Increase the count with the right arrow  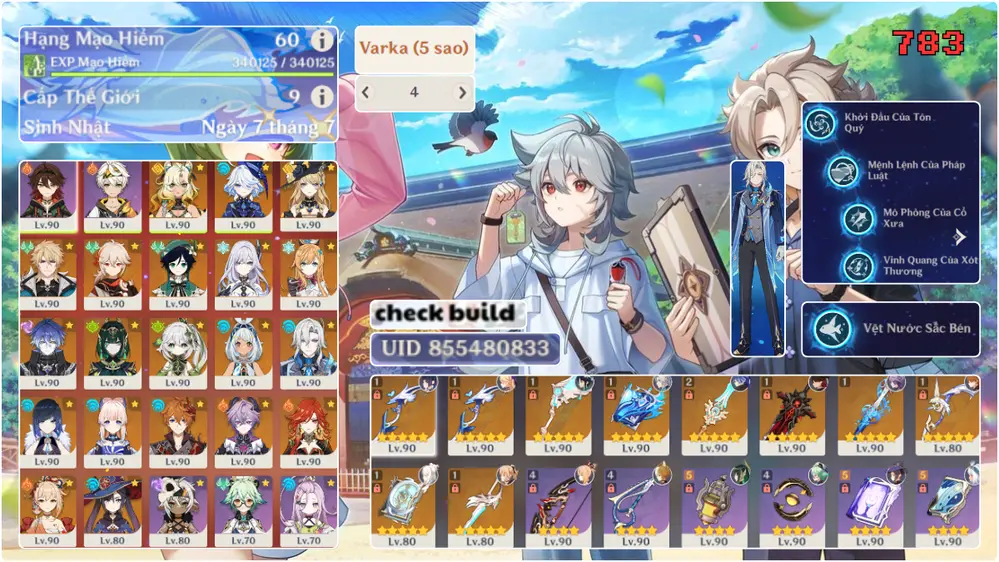(462, 93)
